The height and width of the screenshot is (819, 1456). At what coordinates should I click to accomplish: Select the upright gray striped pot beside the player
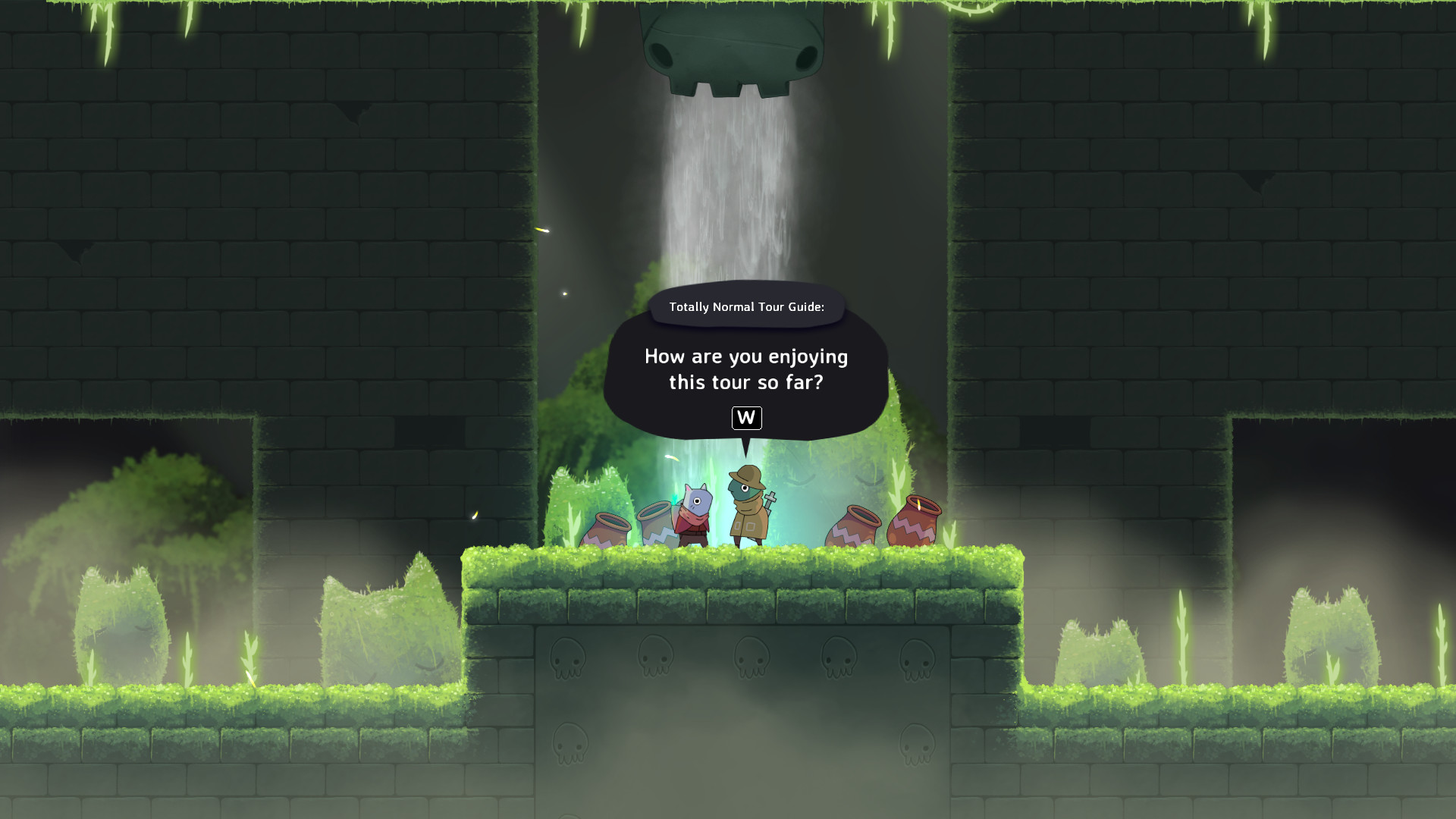coord(657,525)
